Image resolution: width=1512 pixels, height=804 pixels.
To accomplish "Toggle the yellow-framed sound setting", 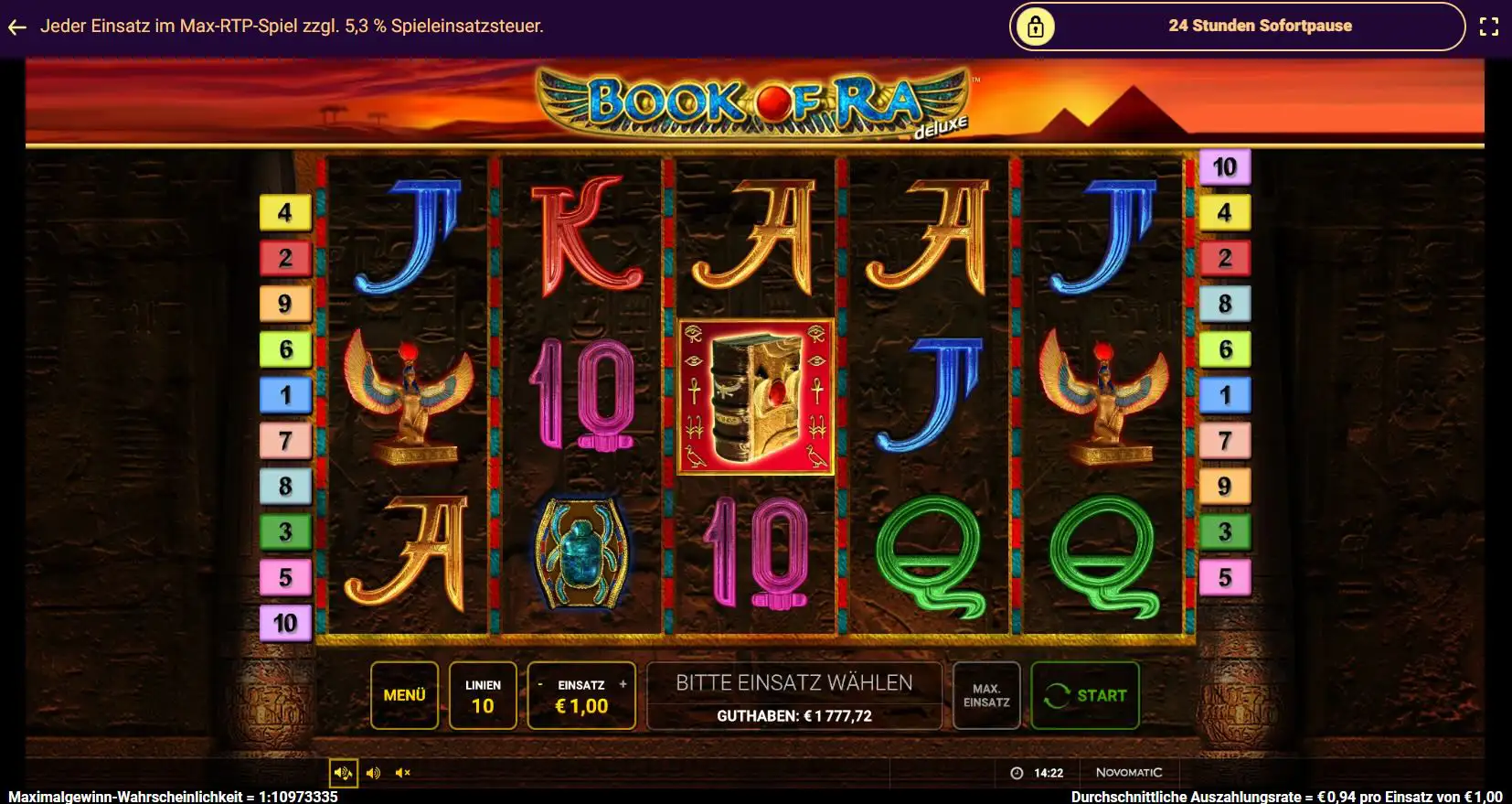I will click(x=343, y=773).
